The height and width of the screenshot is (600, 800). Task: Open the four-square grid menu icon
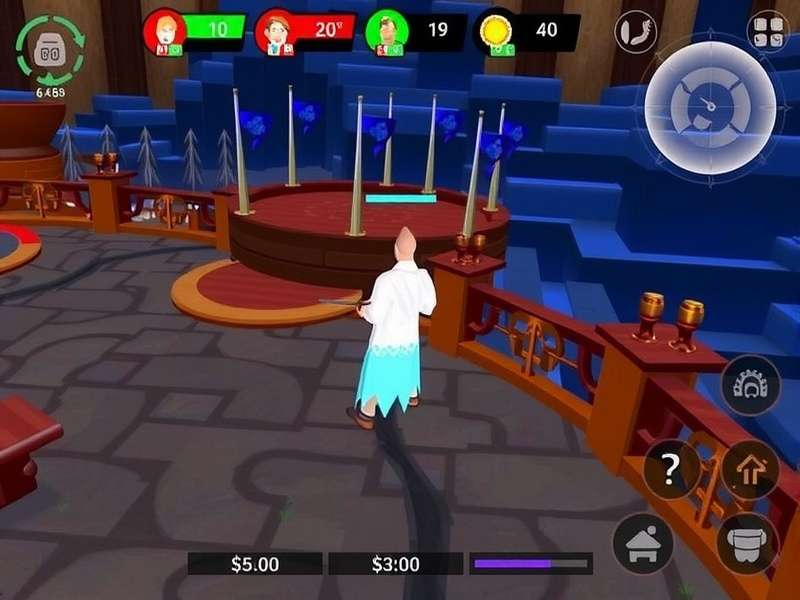coord(767,31)
